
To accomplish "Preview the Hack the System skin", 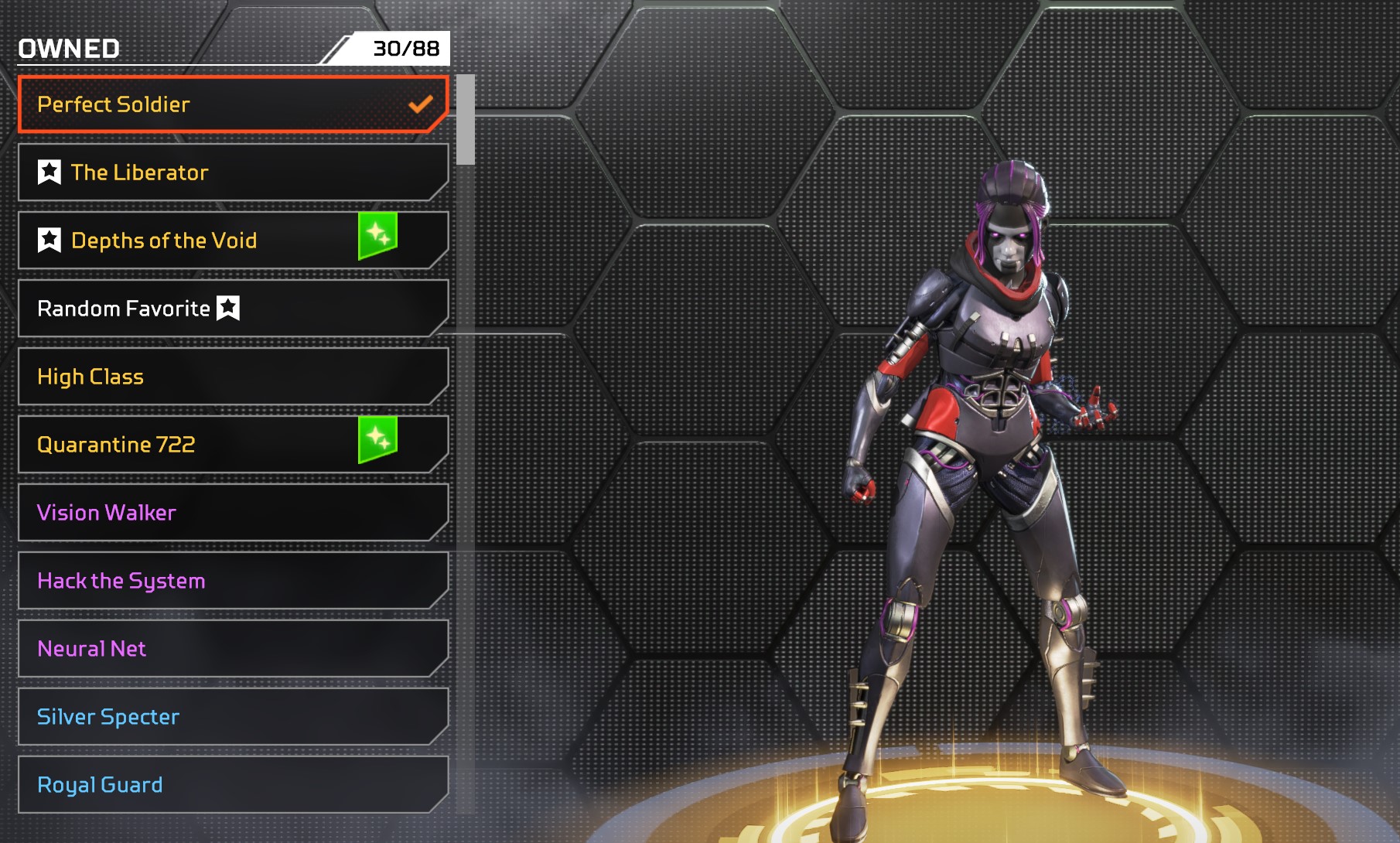I will [x=232, y=581].
